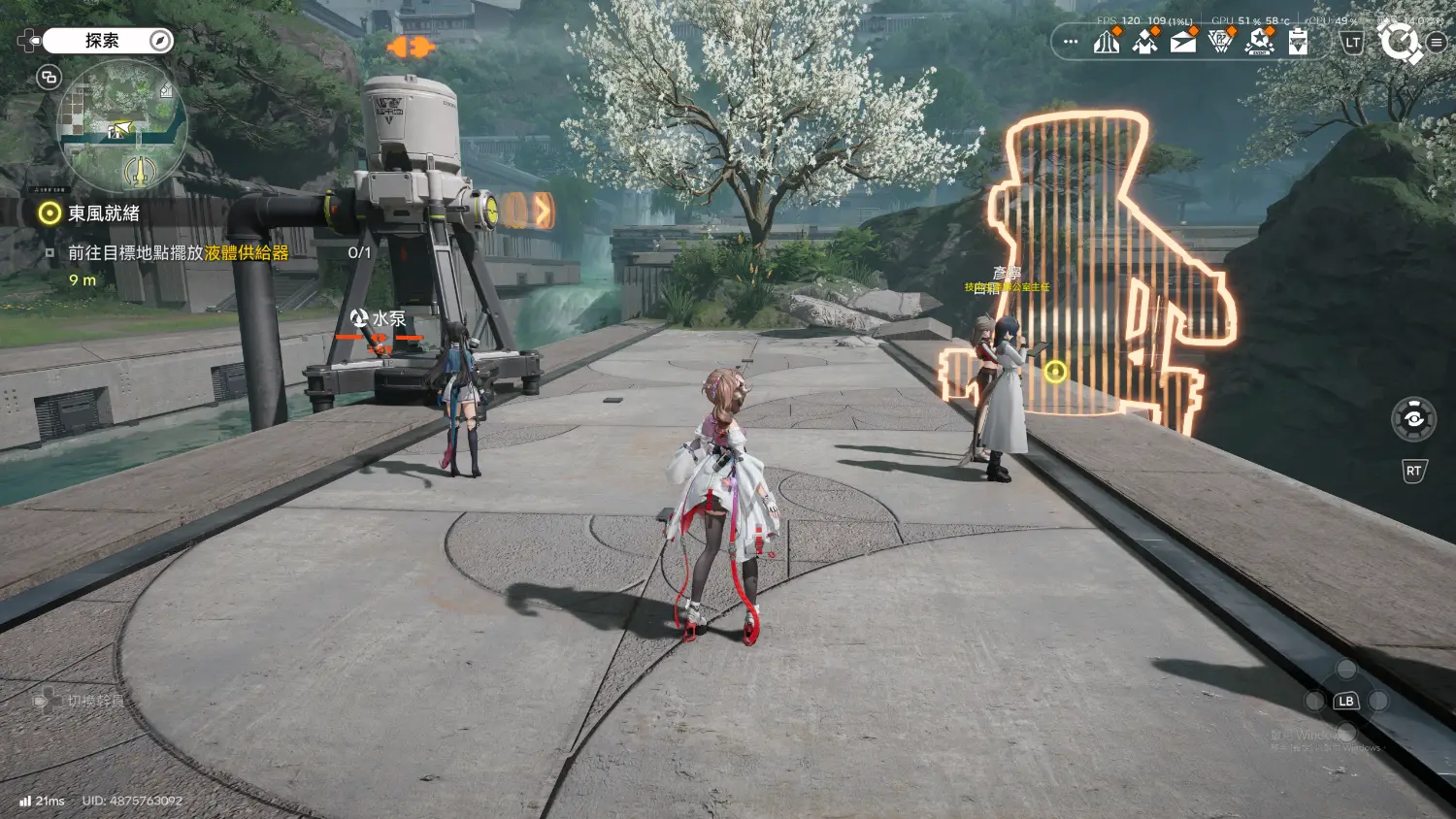This screenshot has width=1456, height=819.
Task: Open the clipboard icon
Action: coord(1298,42)
